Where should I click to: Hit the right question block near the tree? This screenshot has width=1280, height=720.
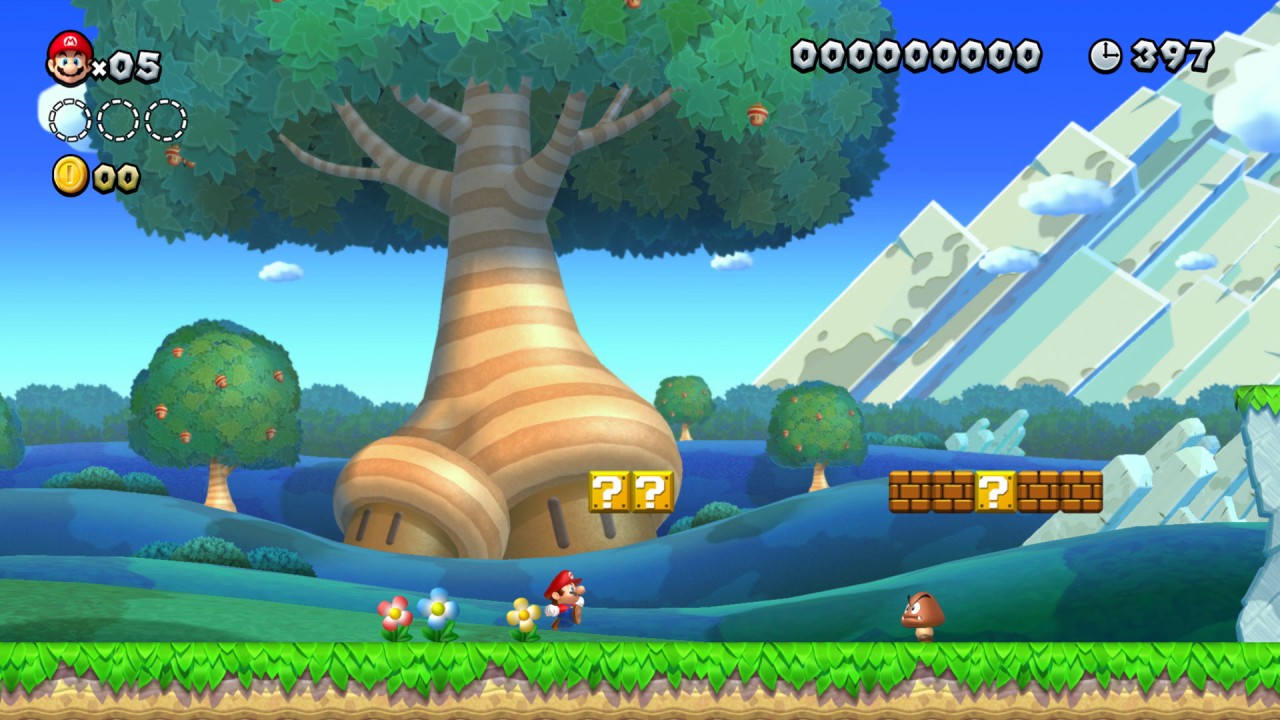[x=651, y=492]
